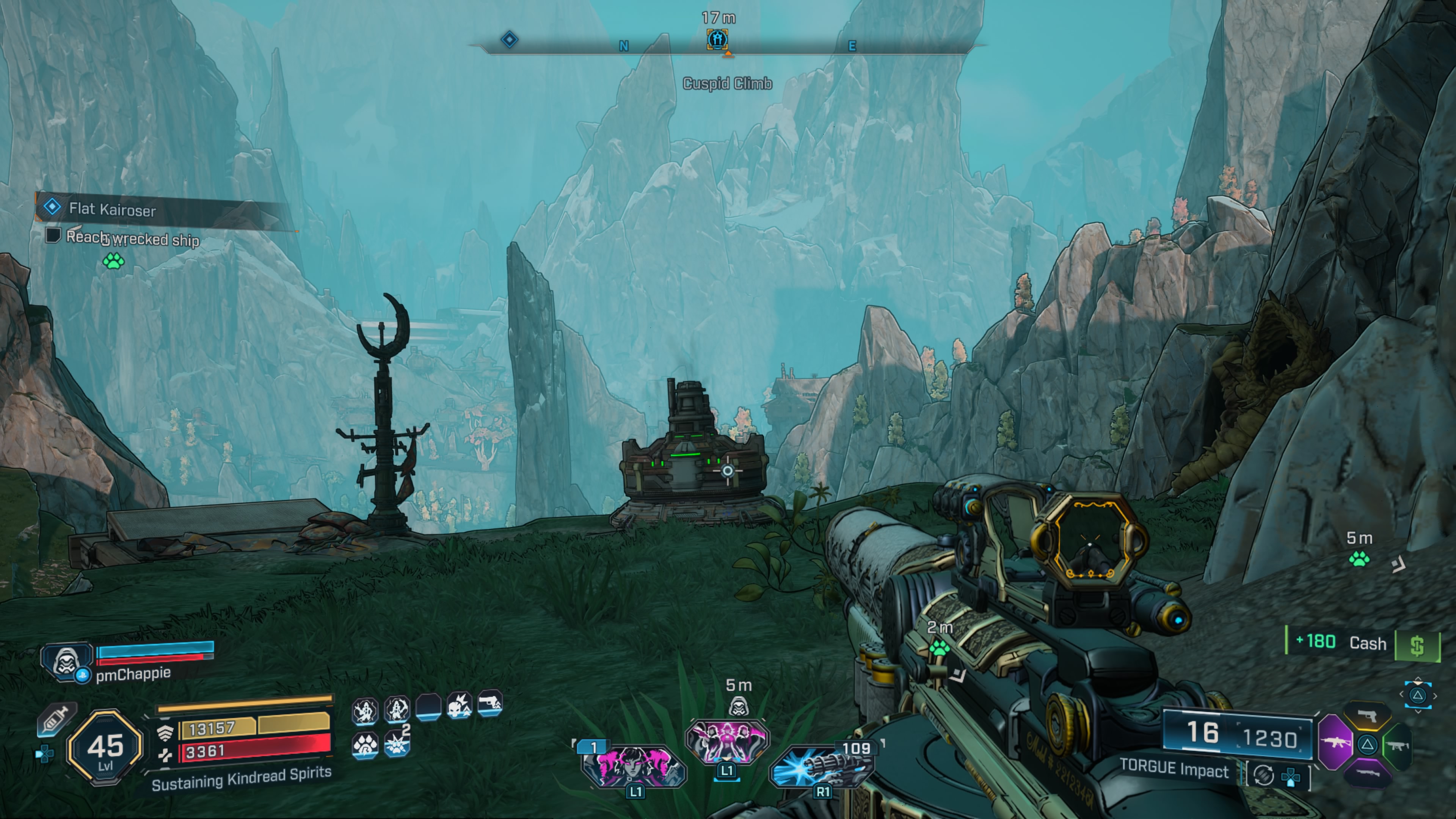Select the pistol in the weapon wheel
1456x819 pixels.
pyautogui.click(x=1367, y=715)
